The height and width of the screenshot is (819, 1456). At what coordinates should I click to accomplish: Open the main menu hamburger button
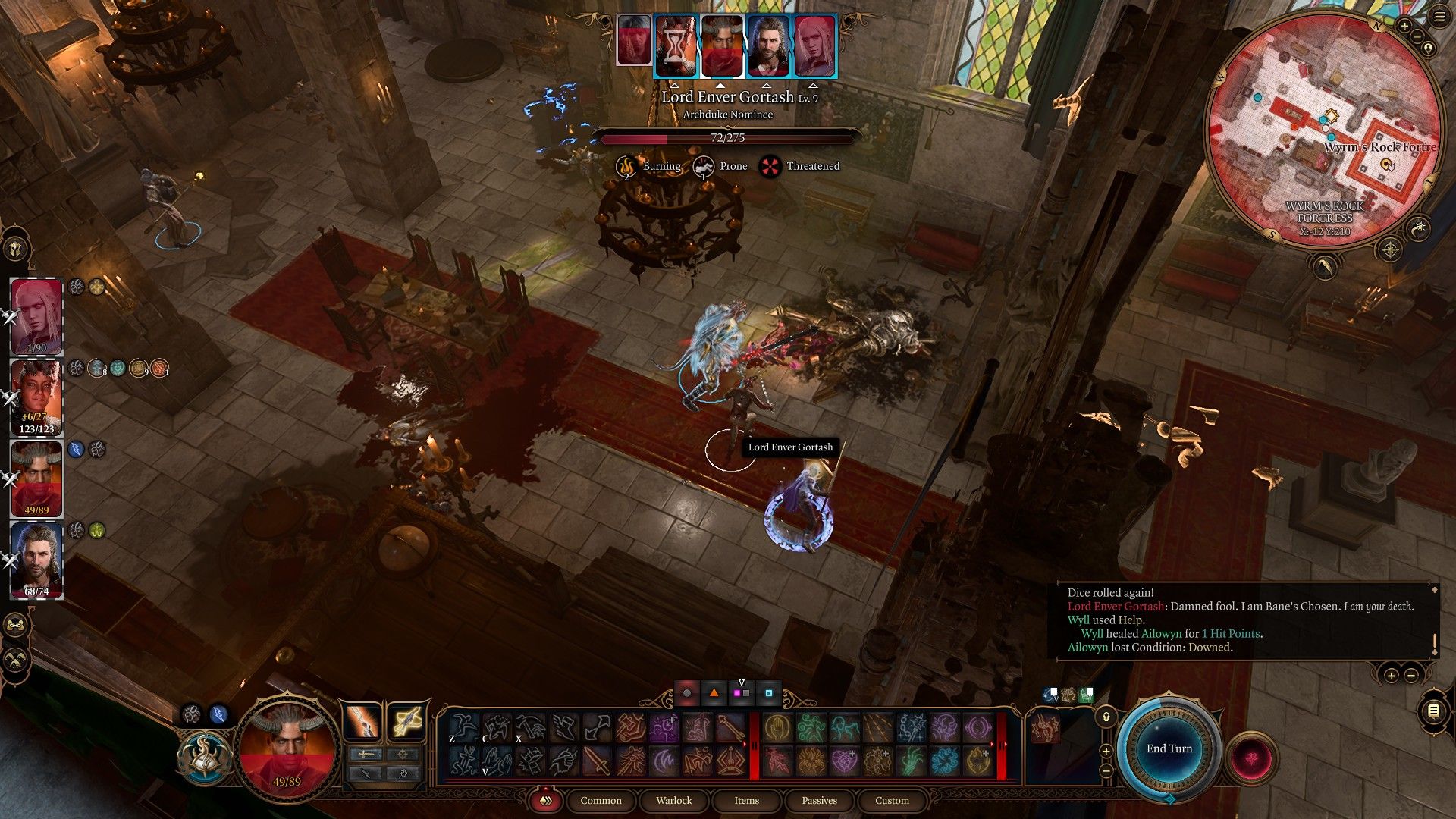1440,18
